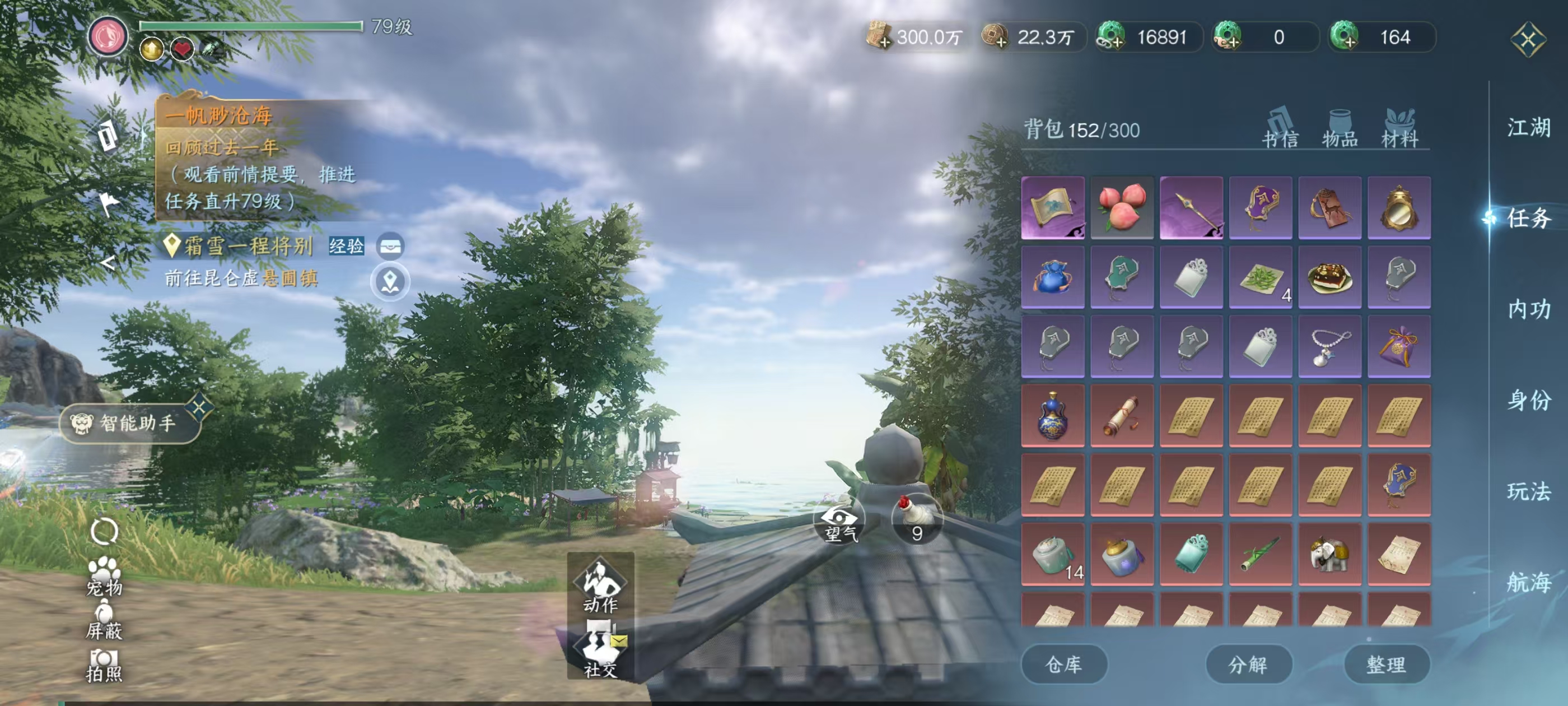Screen dimensions: 1568x706
Task: Choose the 航海 sailing menu entry
Action: coord(1528,582)
